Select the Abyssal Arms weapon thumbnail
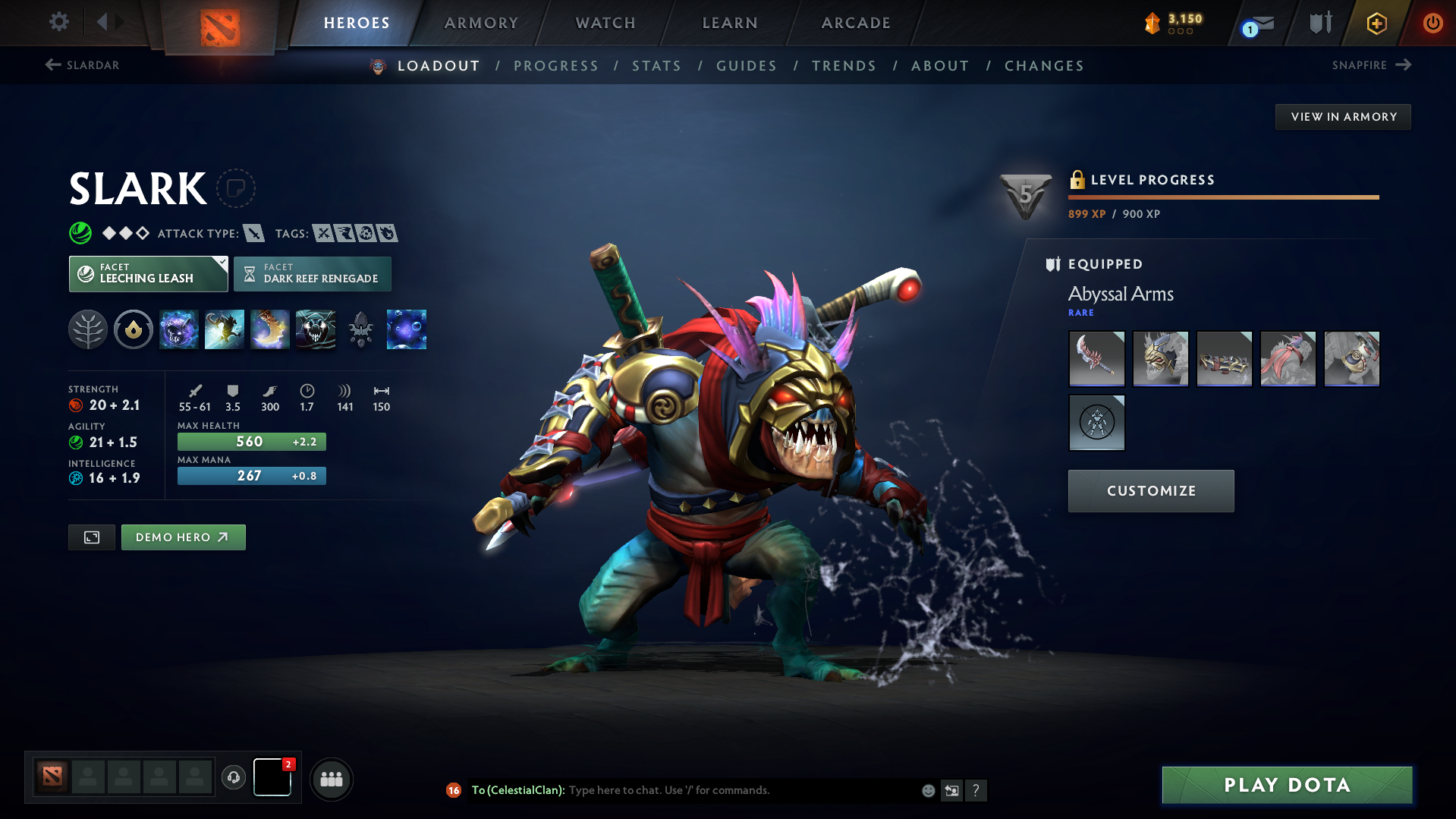1456x819 pixels. (x=1096, y=358)
